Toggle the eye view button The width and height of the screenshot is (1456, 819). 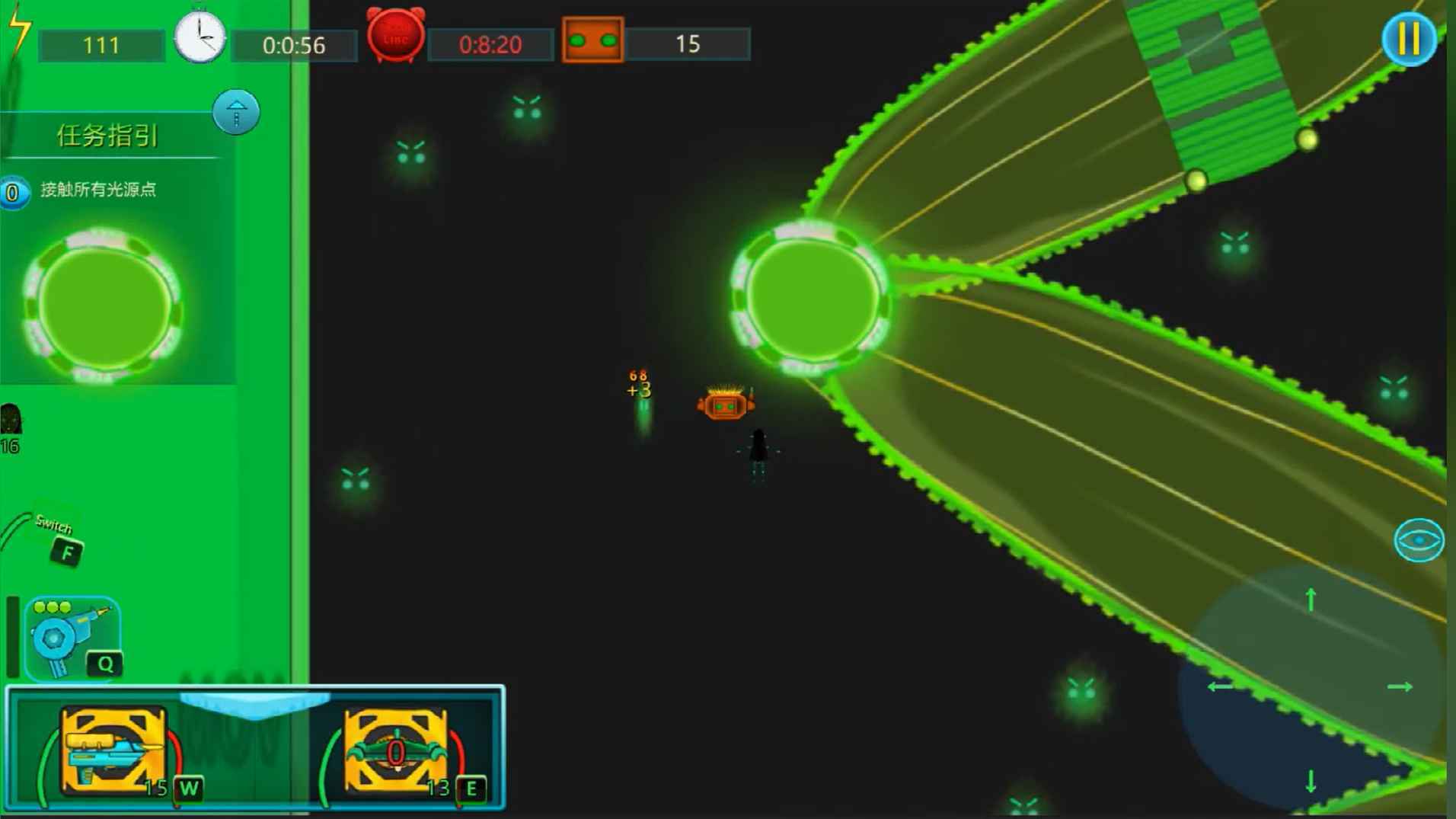click(1419, 540)
